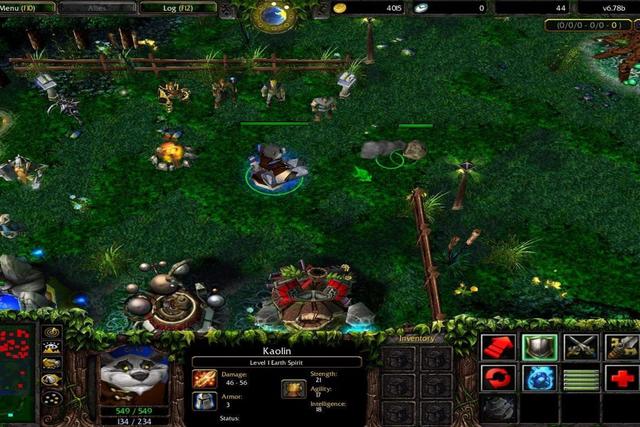
Task: Toggle the minimap creep display button
Action: pyautogui.click(x=51, y=380)
